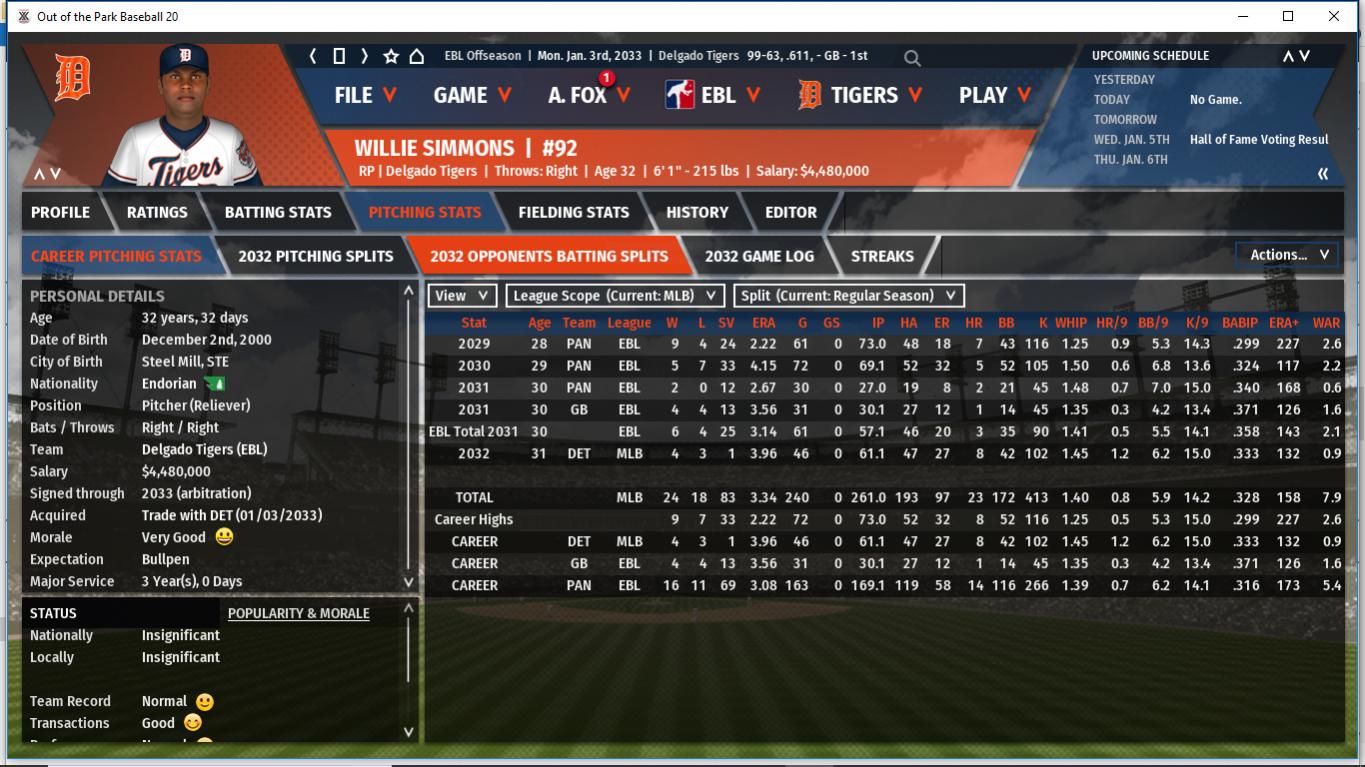
Task: Switch to the PROFILE tab
Action: 60,212
